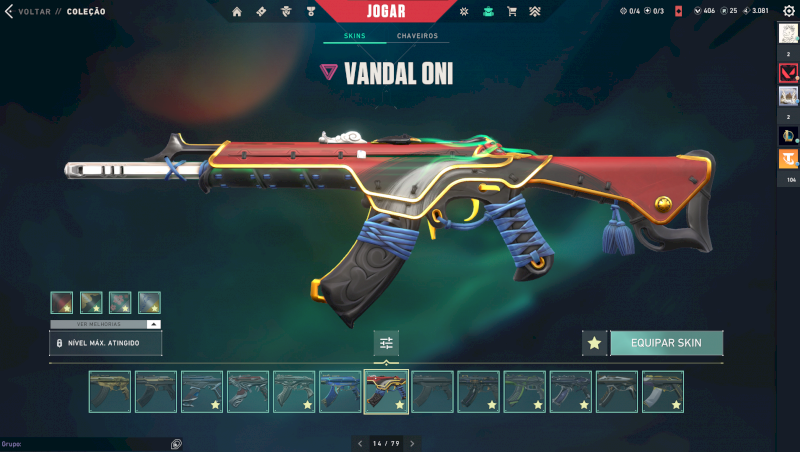The image size is (800, 452).
Task: Go back via the Voltar arrow
Action: [x=9, y=11]
